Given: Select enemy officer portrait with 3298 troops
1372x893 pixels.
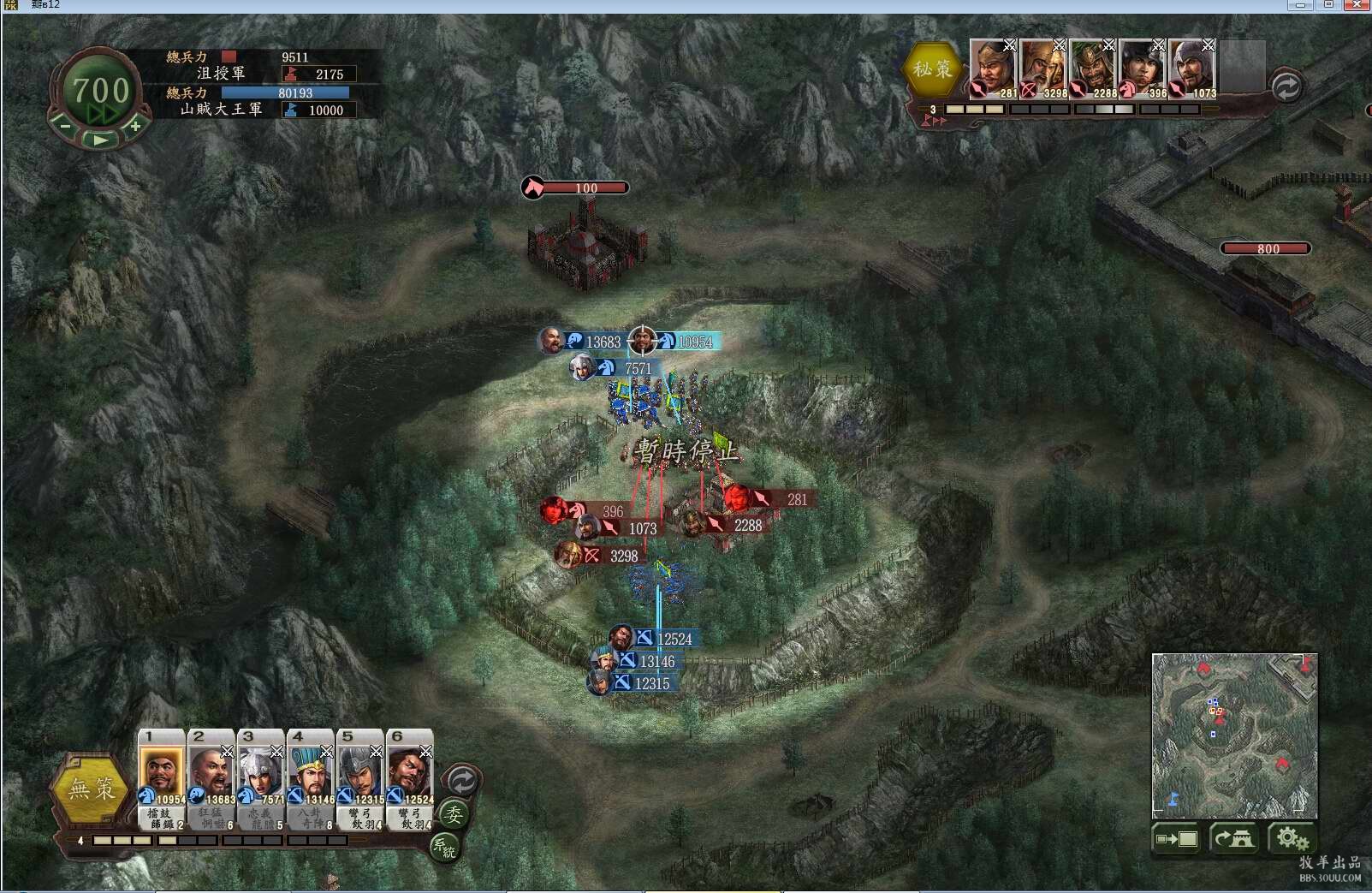Looking at the screenshot, I should click(x=1042, y=68).
